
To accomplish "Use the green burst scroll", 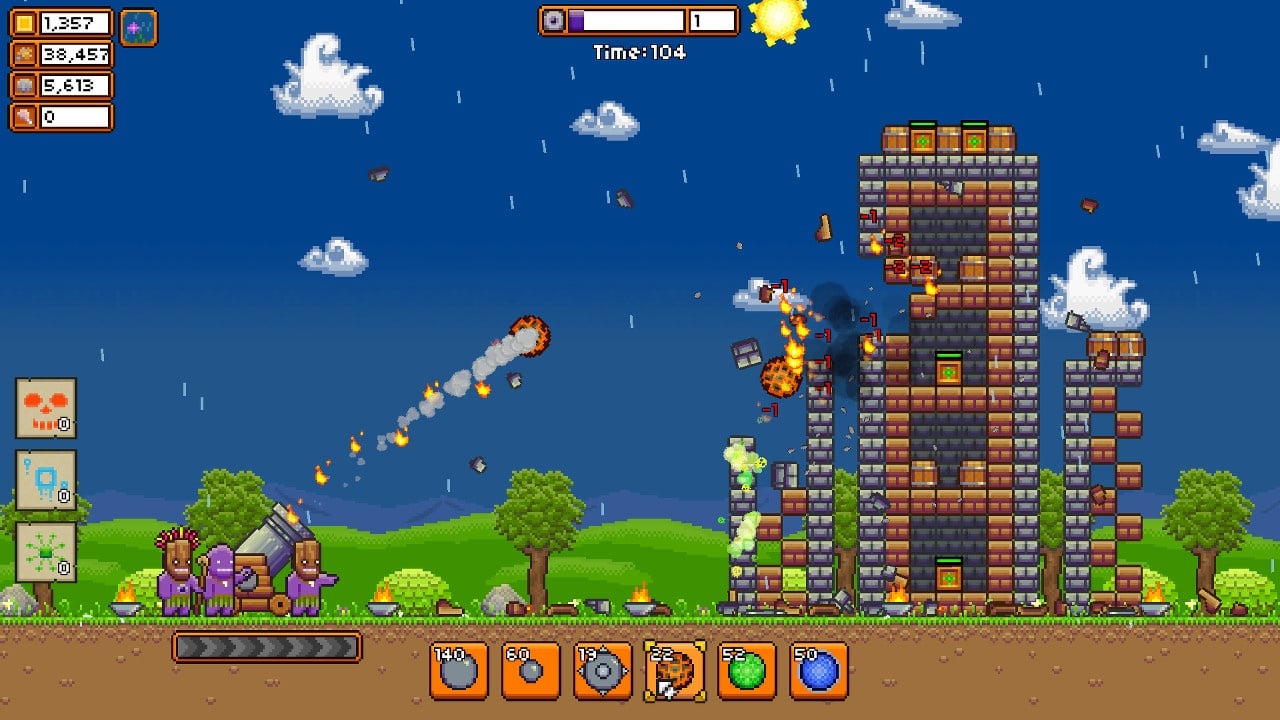I will coord(46,552).
